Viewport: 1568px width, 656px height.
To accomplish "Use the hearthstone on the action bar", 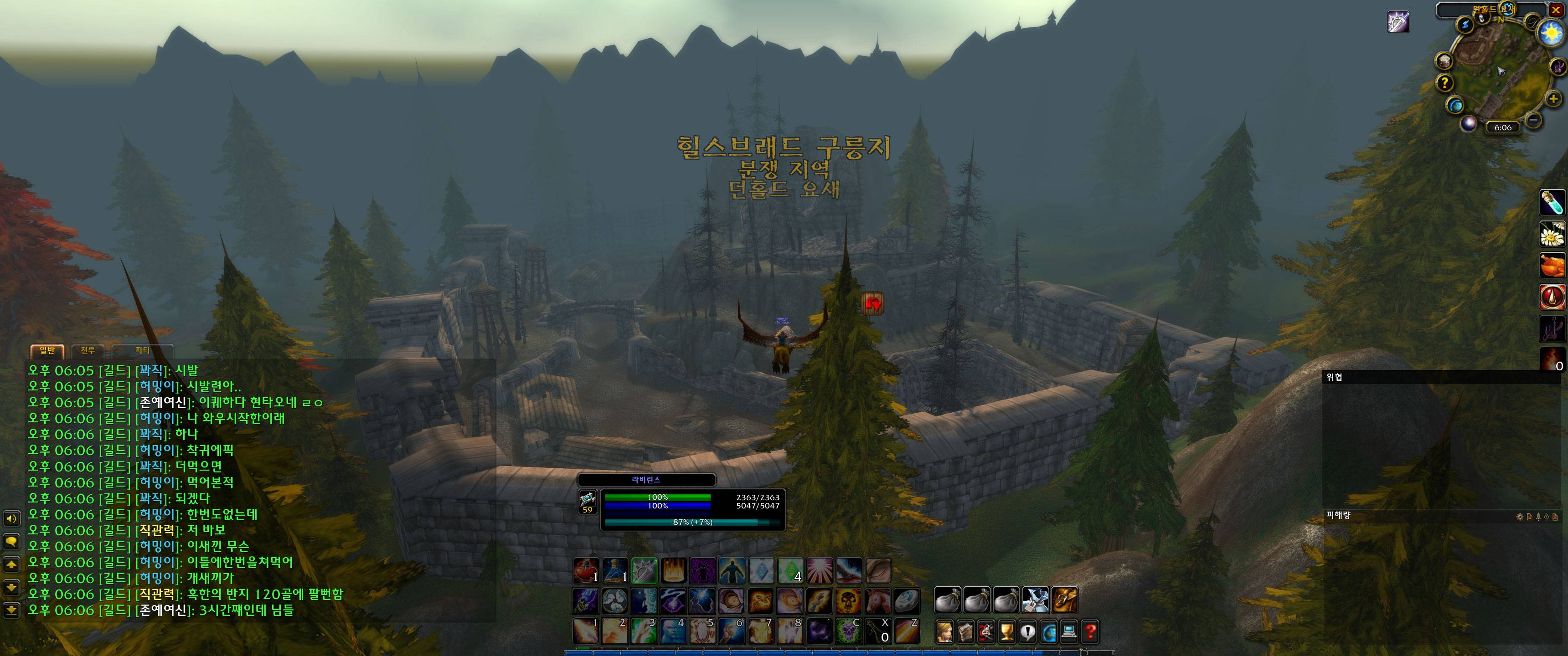I will 906,600.
